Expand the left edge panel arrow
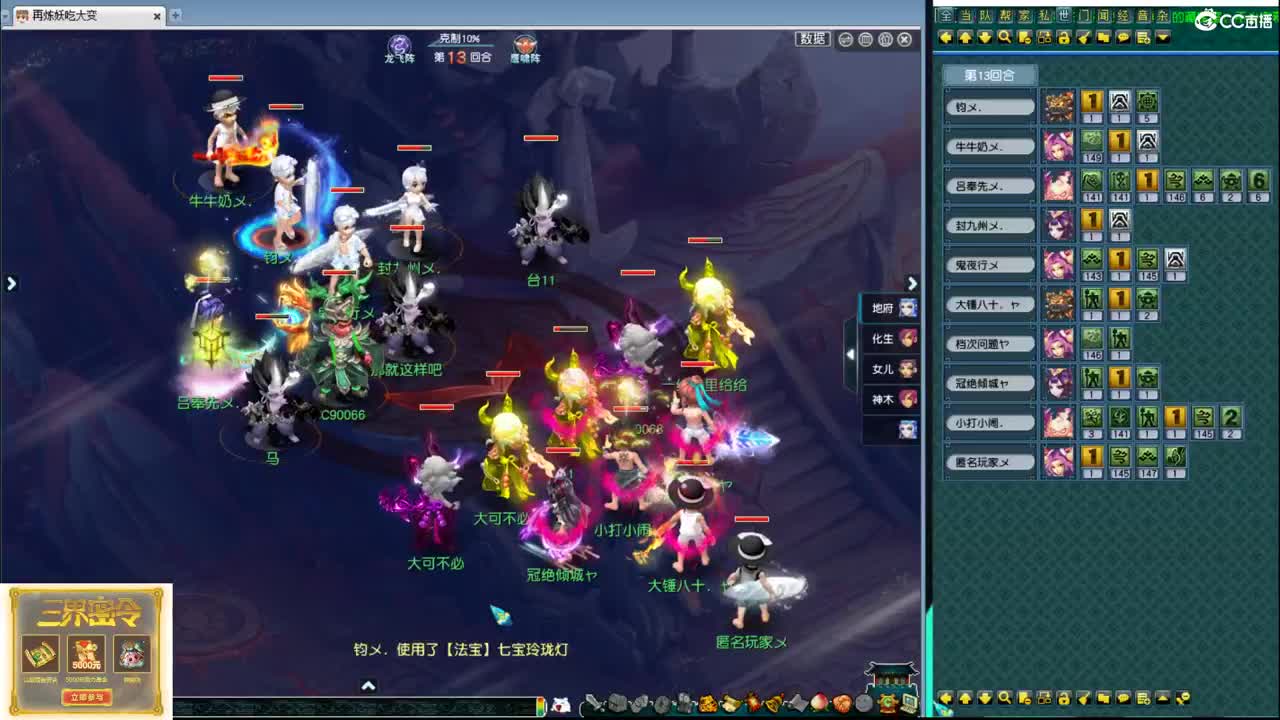 (11, 283)
